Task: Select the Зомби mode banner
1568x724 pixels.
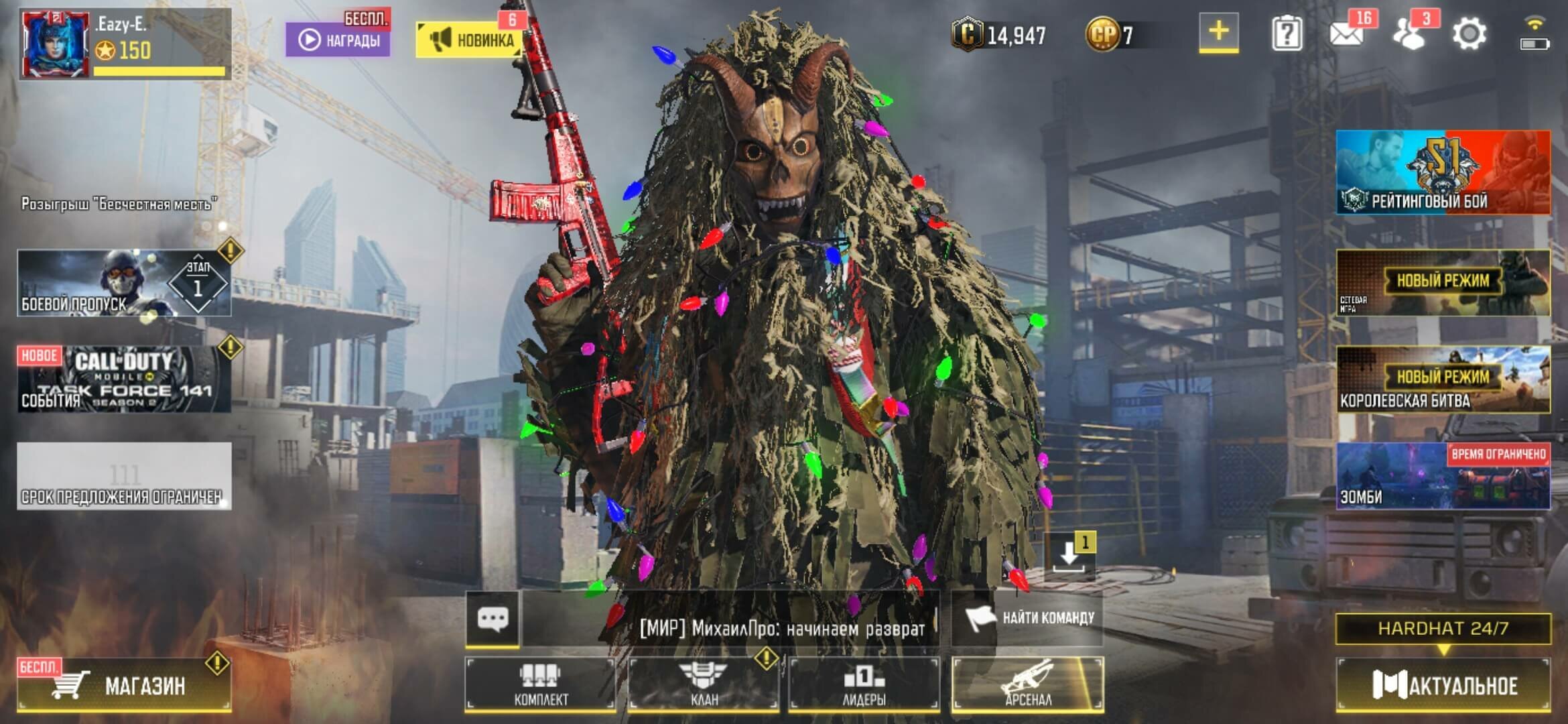Action: (1443, 476)
